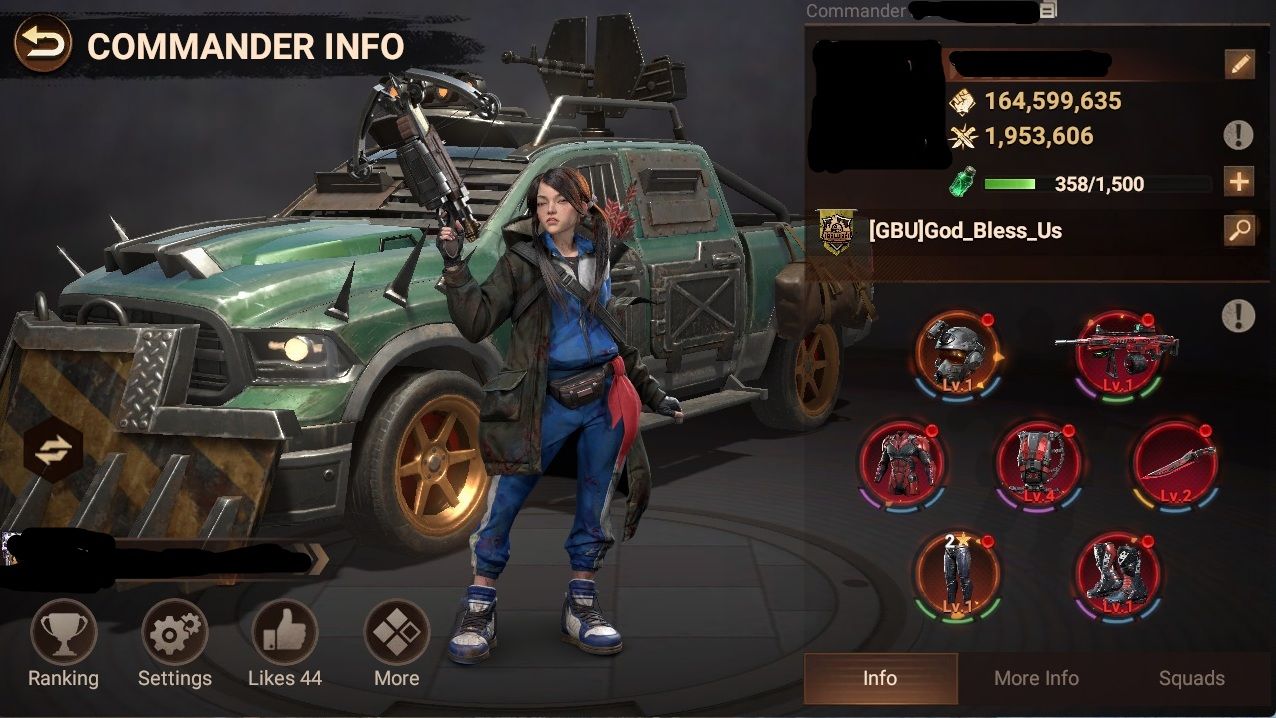Open the God_Bless_Us alliance entry
Image resolution: width=1276 pixels, height=718 pixels.
[965, 231]
